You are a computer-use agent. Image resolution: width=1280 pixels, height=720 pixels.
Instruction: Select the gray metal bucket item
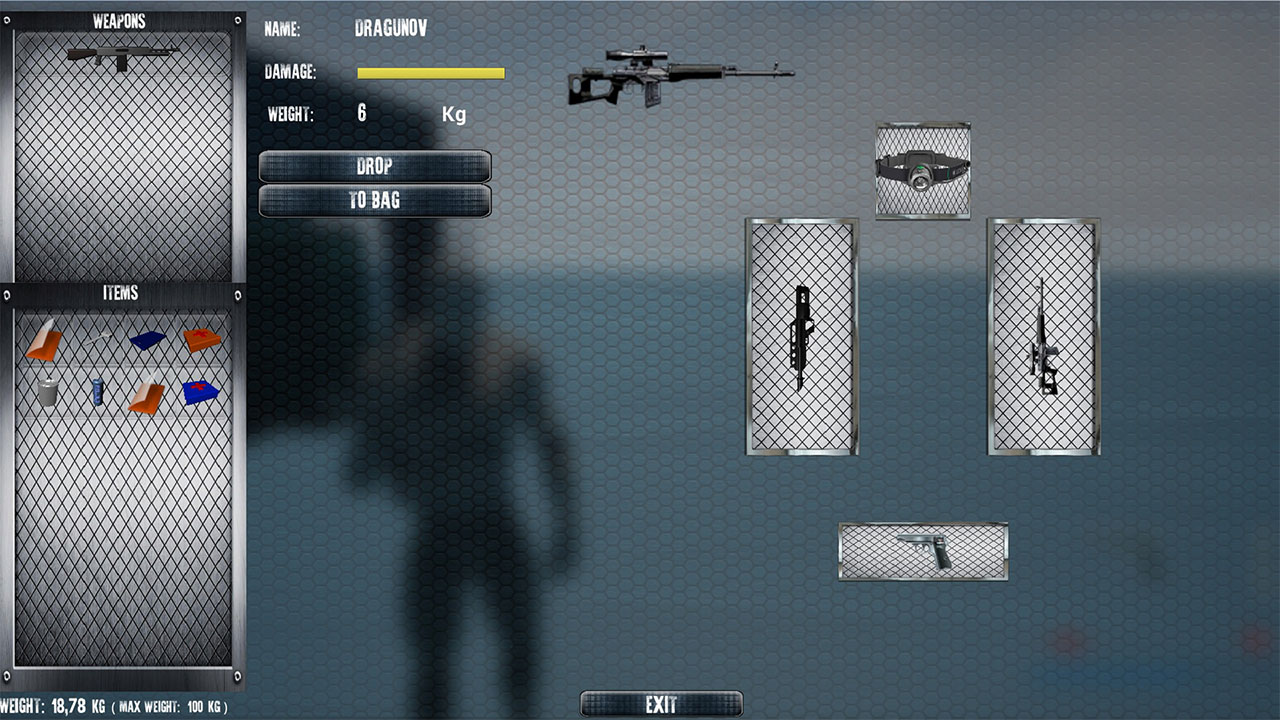[47, 392]
